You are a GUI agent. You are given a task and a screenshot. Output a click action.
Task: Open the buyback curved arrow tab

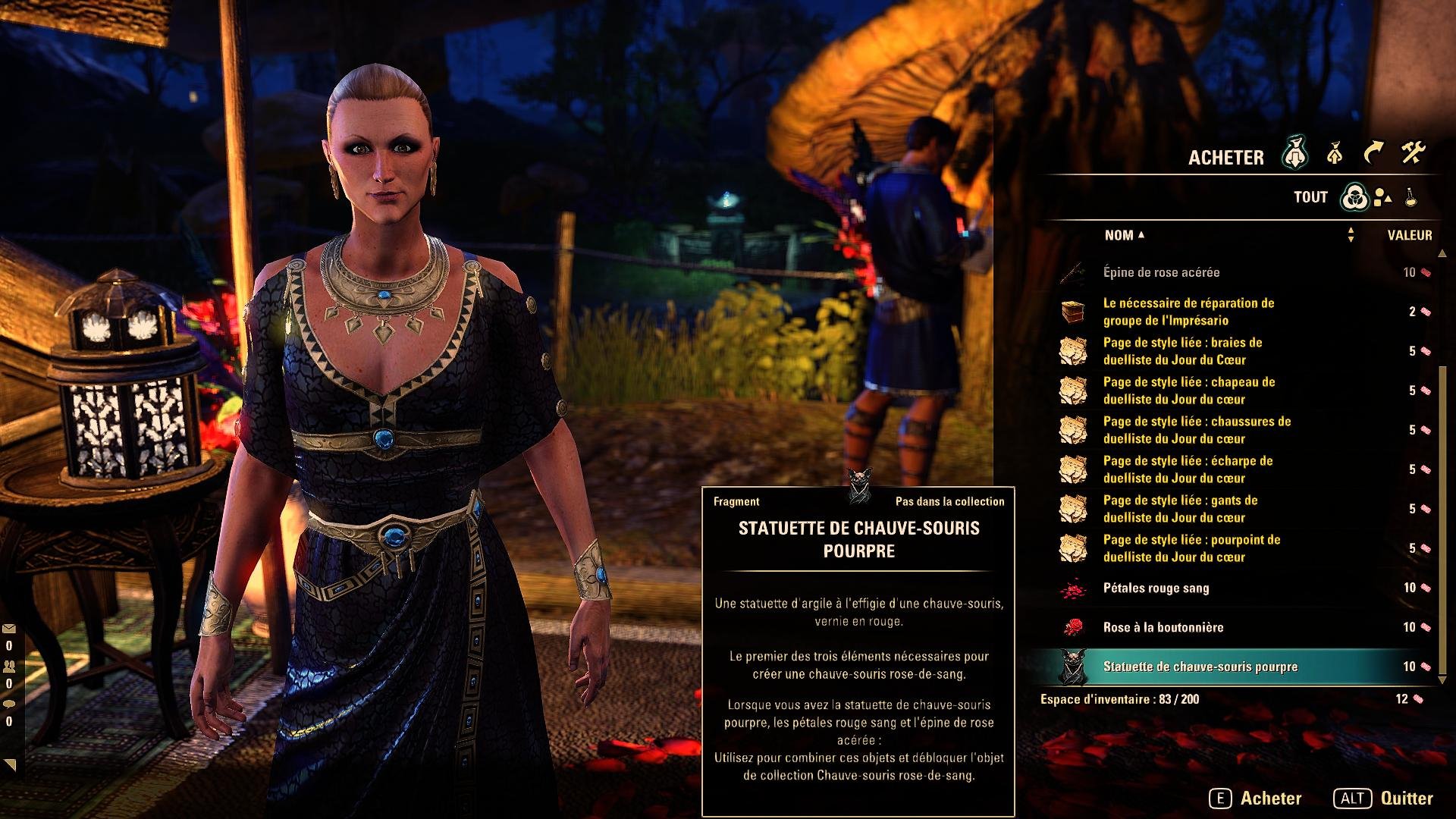(1373, 155)
